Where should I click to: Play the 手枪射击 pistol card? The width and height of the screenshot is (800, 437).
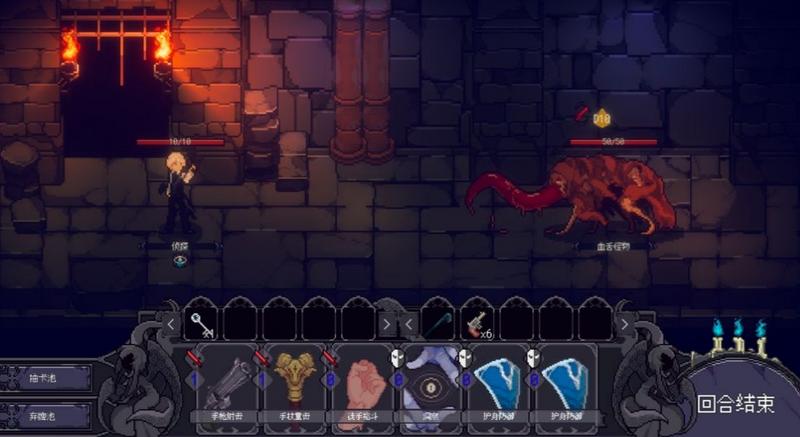click(226, 383)
